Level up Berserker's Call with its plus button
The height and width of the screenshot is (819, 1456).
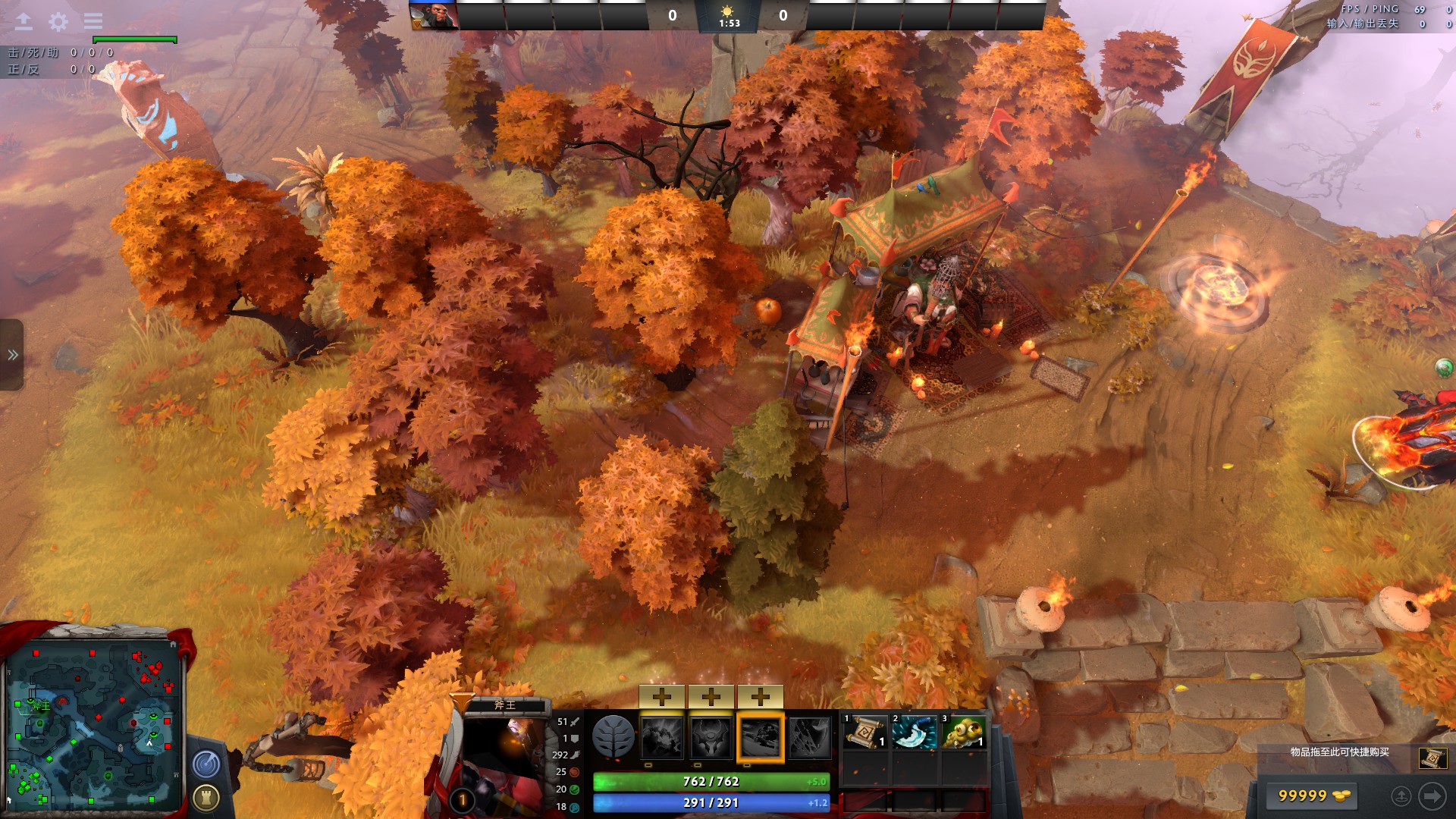click(x=662, y=696)
